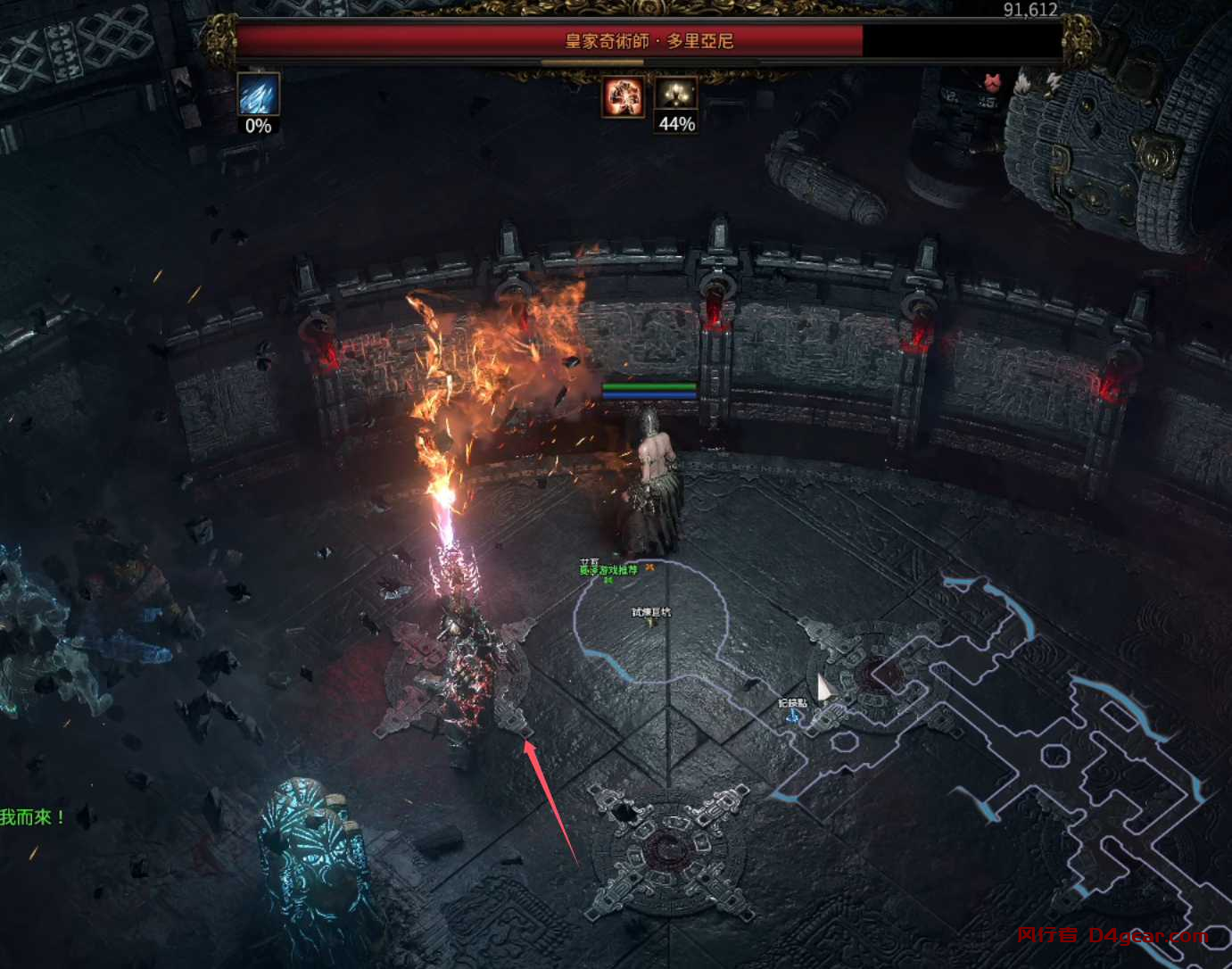Click the blue waypoint marker on the map overlay

click(792, 715)
